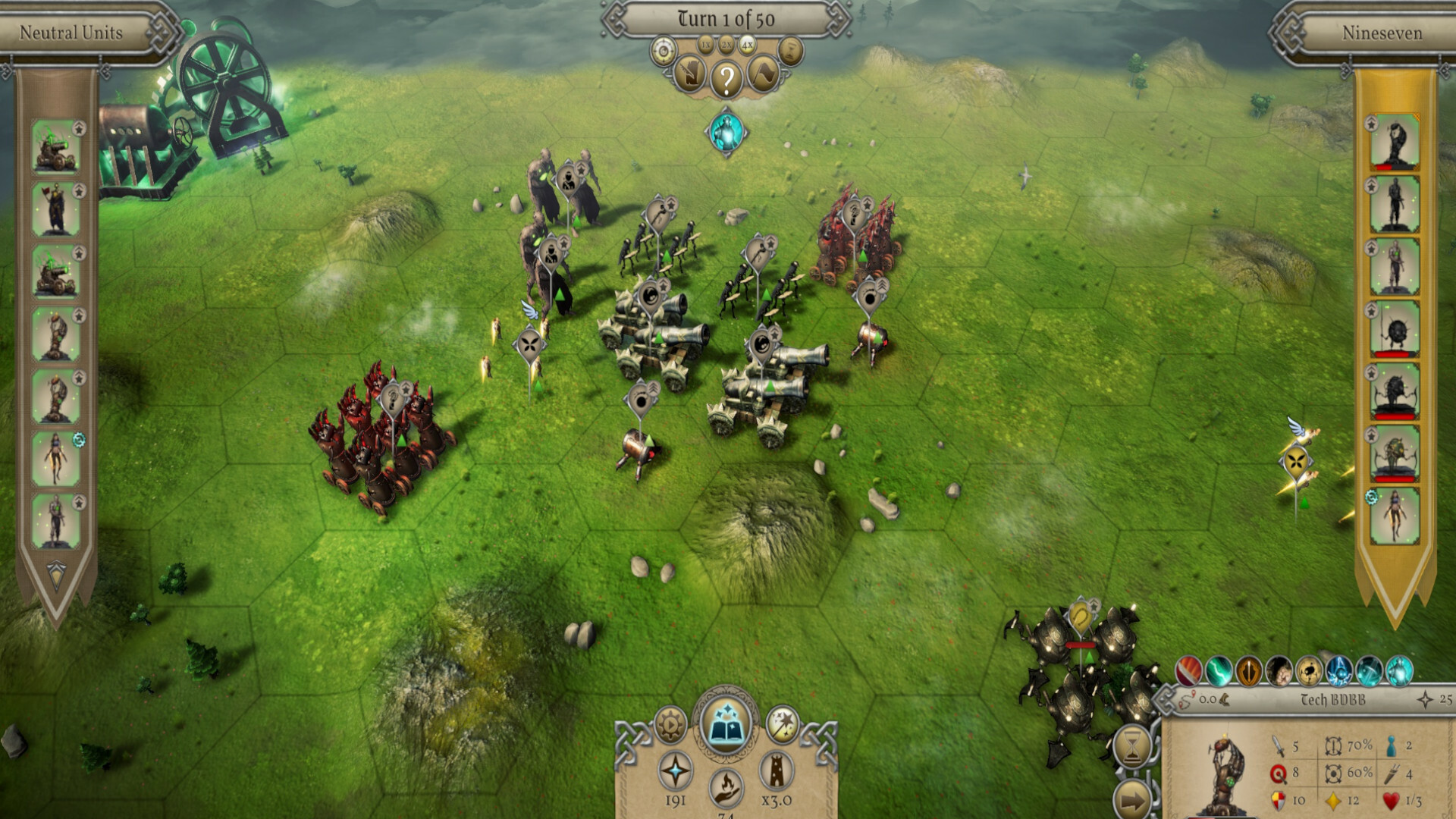The width and height of the screenshot is (1456, 819).
Task: Click the surrender flag icon
Action: click(762, 73)
